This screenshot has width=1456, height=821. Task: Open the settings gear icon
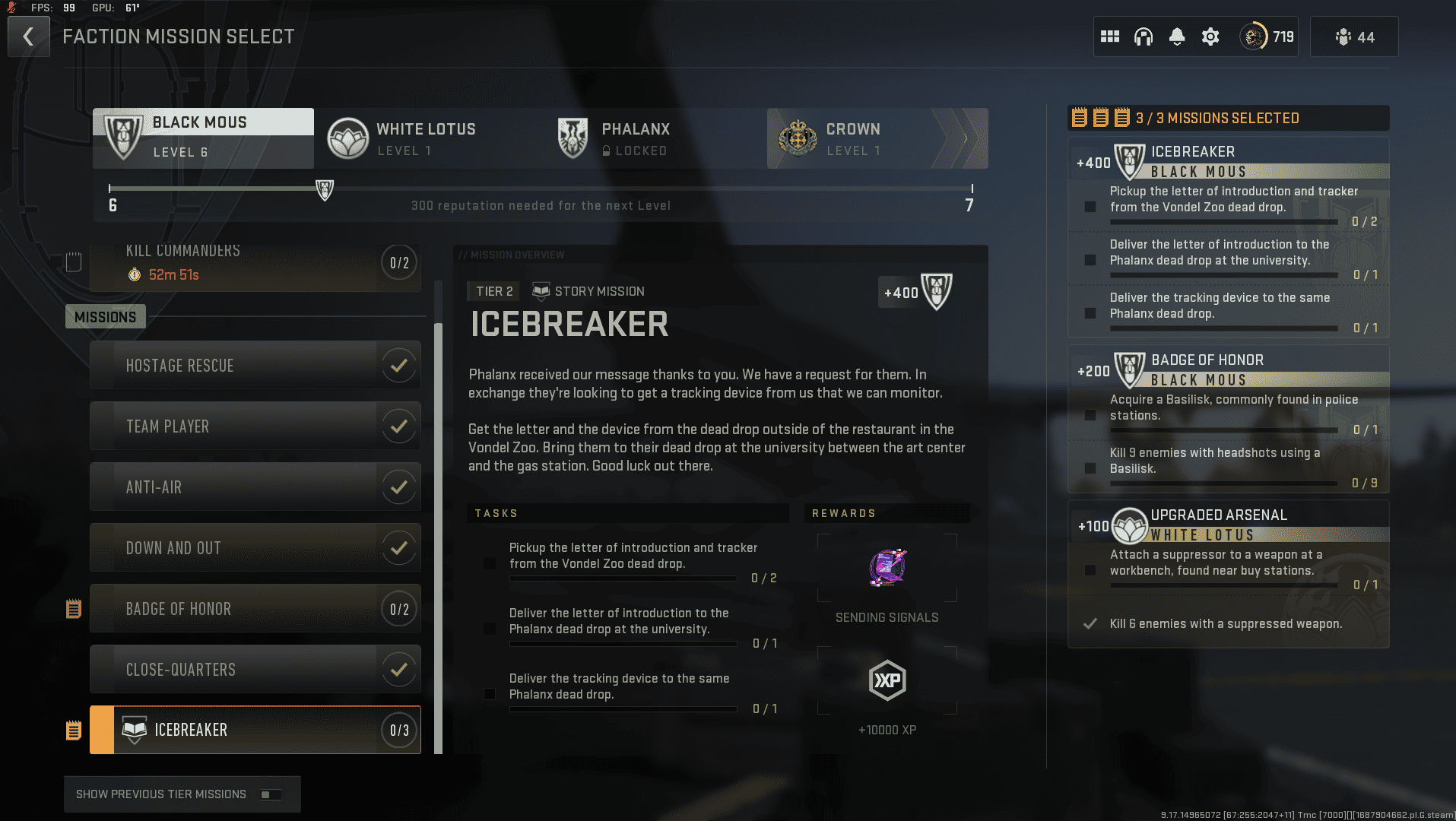(x=1210, y=36)
